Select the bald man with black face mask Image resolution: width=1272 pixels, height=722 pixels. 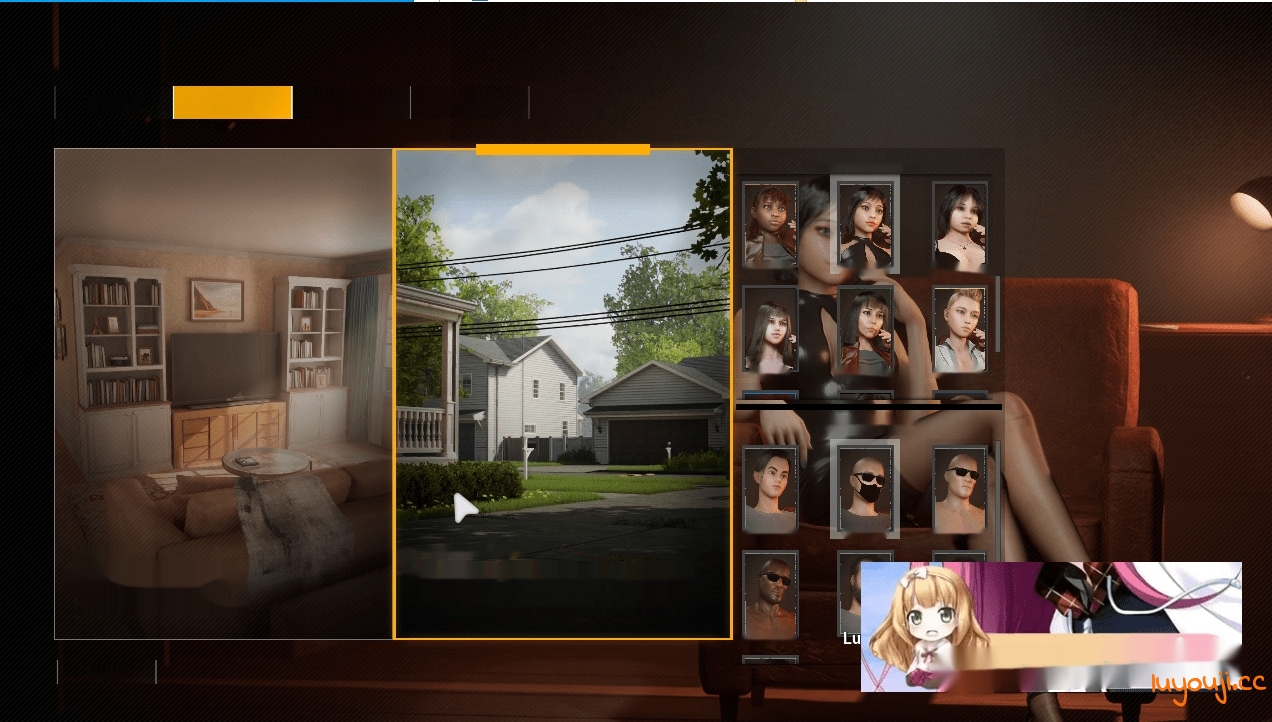click(865, 489)
